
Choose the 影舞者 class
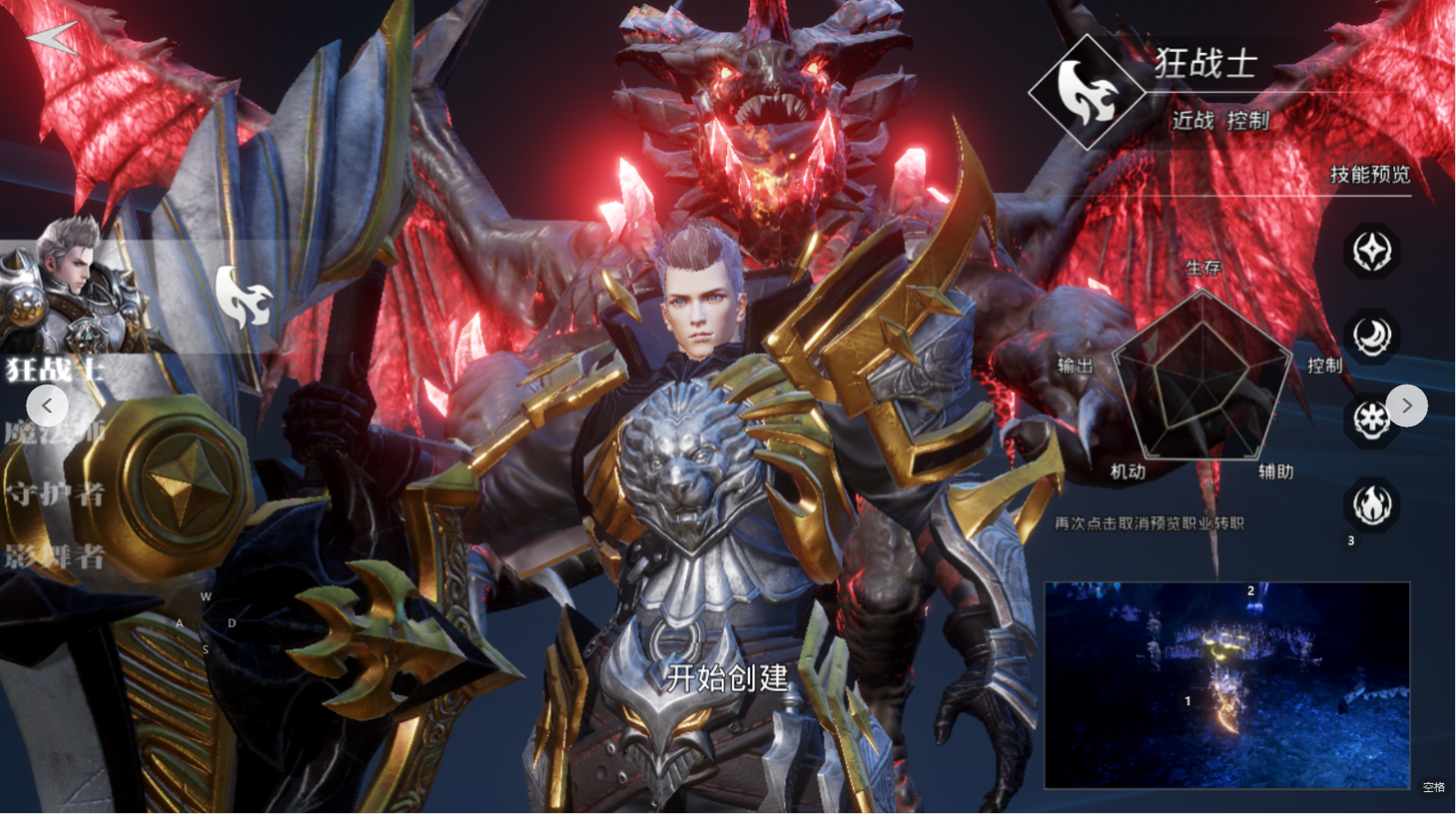(x=55, y=555)
